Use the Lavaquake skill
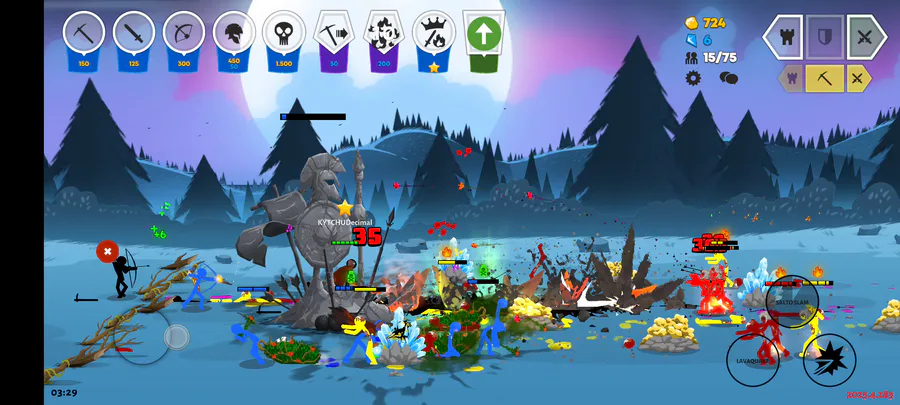This screenshot has height=405, width=900. (752, 359)
